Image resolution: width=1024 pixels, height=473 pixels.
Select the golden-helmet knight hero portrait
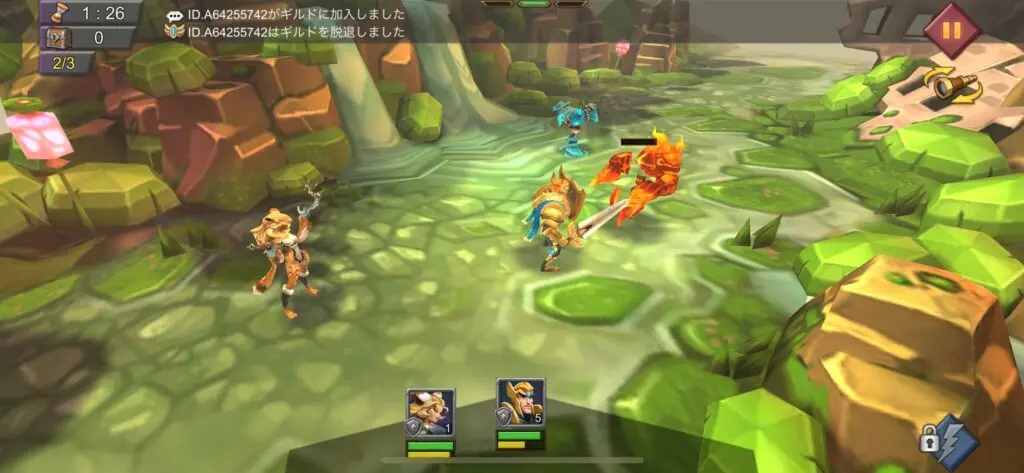click(520, 404)
